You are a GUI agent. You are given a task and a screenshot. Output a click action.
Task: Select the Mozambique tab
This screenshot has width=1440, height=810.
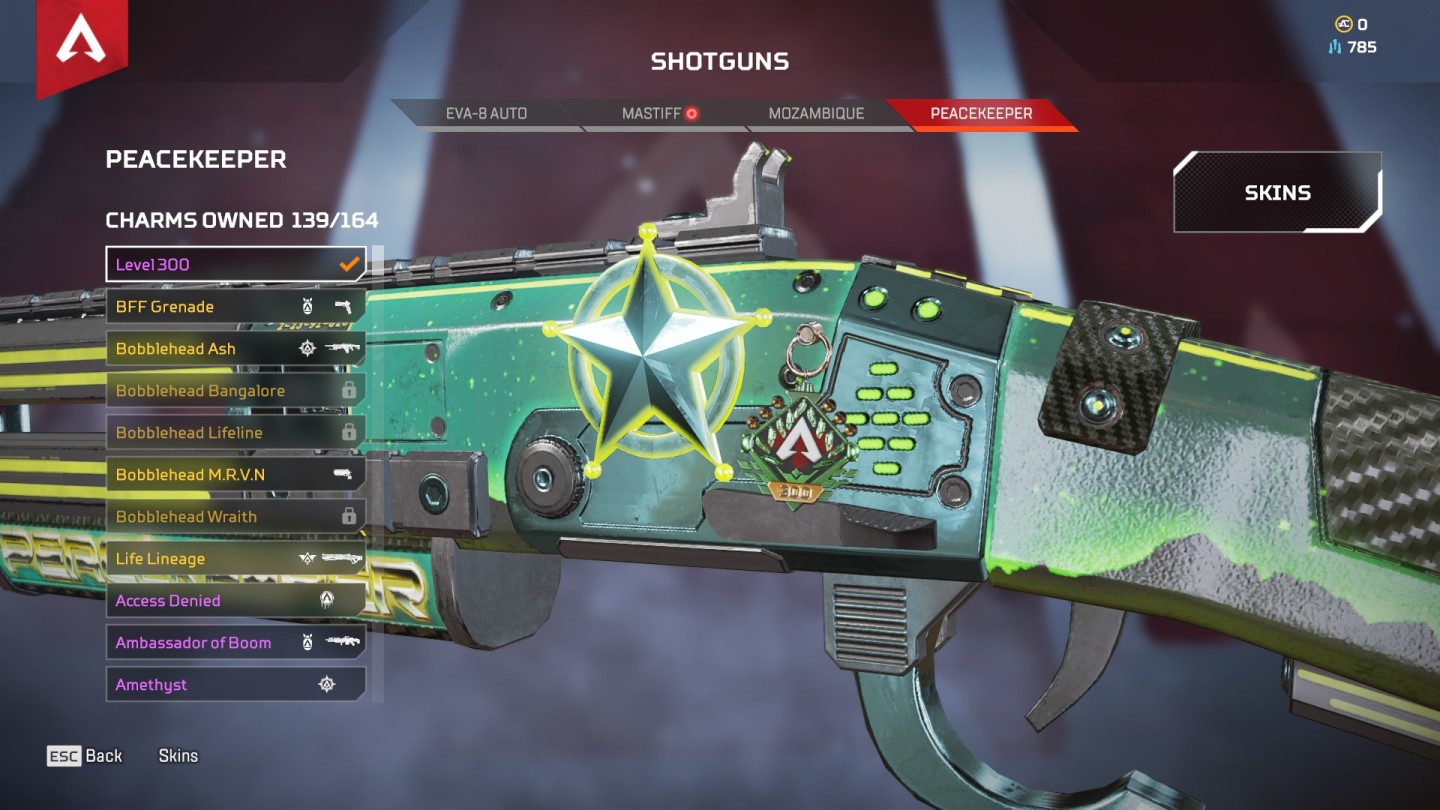[815, 114]
